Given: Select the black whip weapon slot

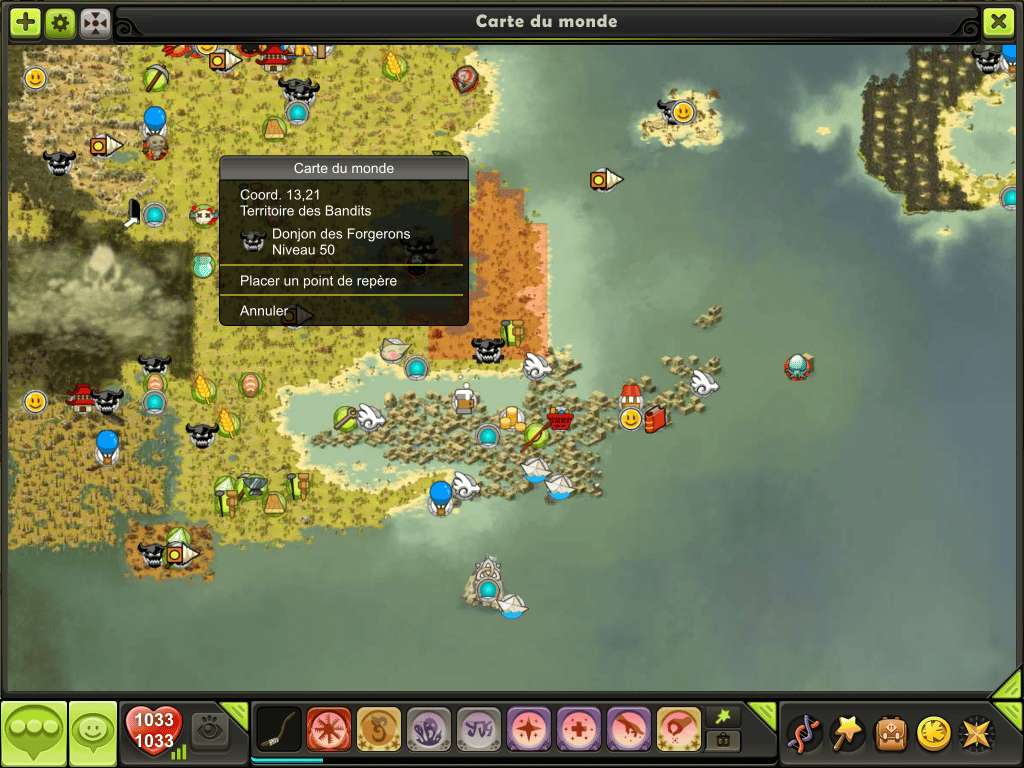Looking at the screenshot, I should (279, 729).
